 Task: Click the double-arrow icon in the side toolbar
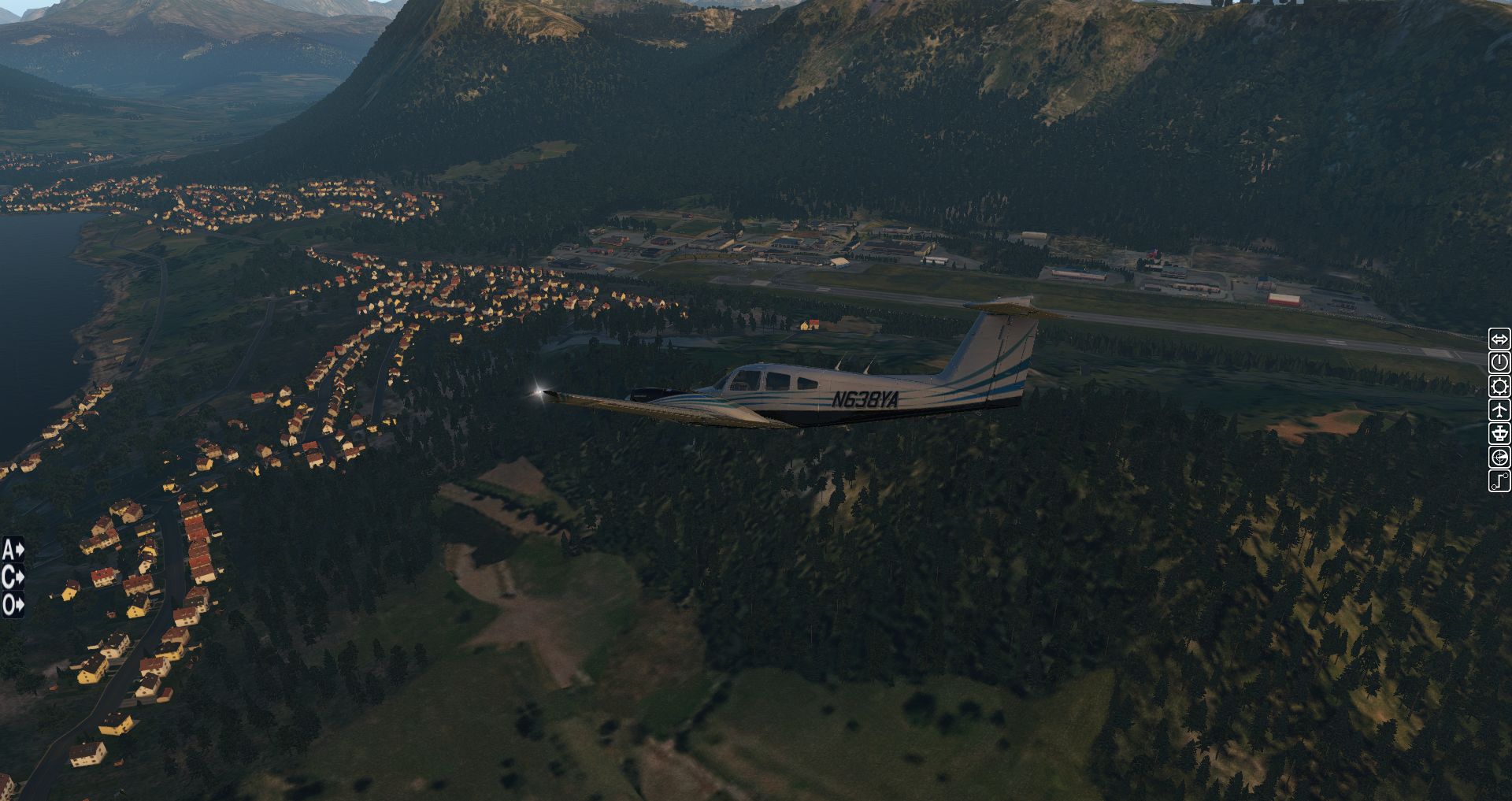(x=1499, y=339)
